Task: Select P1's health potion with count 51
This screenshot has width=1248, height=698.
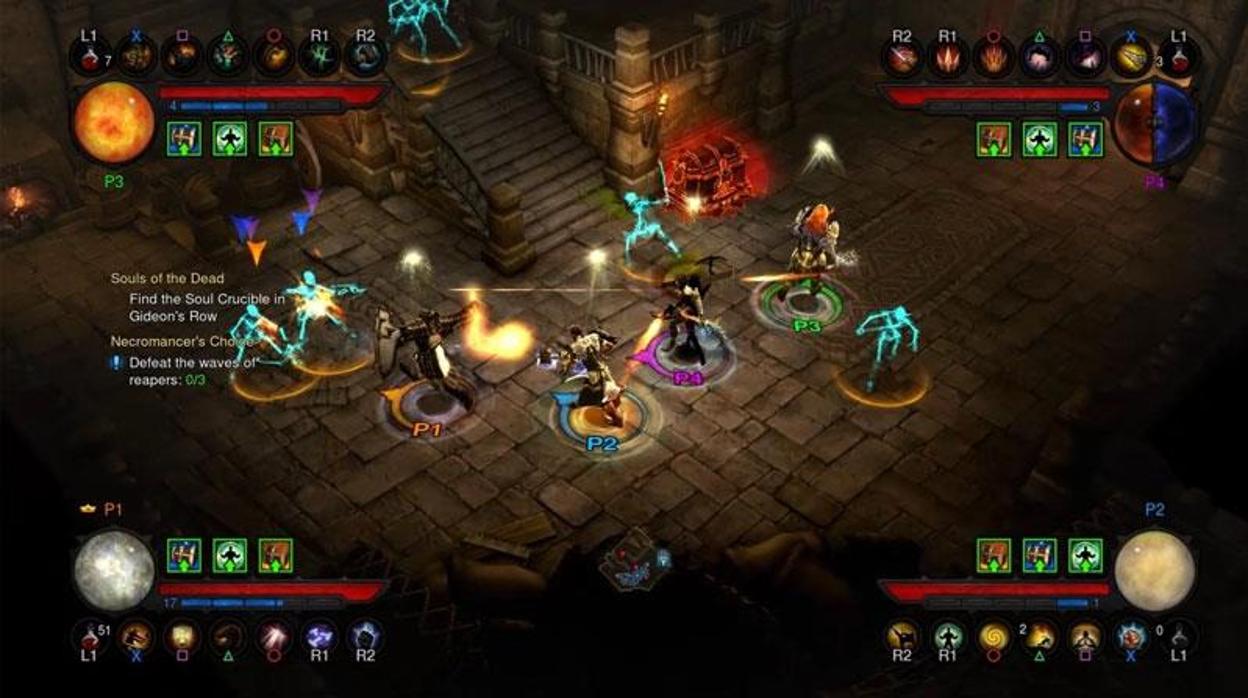Action: click(x=89, y=636)
